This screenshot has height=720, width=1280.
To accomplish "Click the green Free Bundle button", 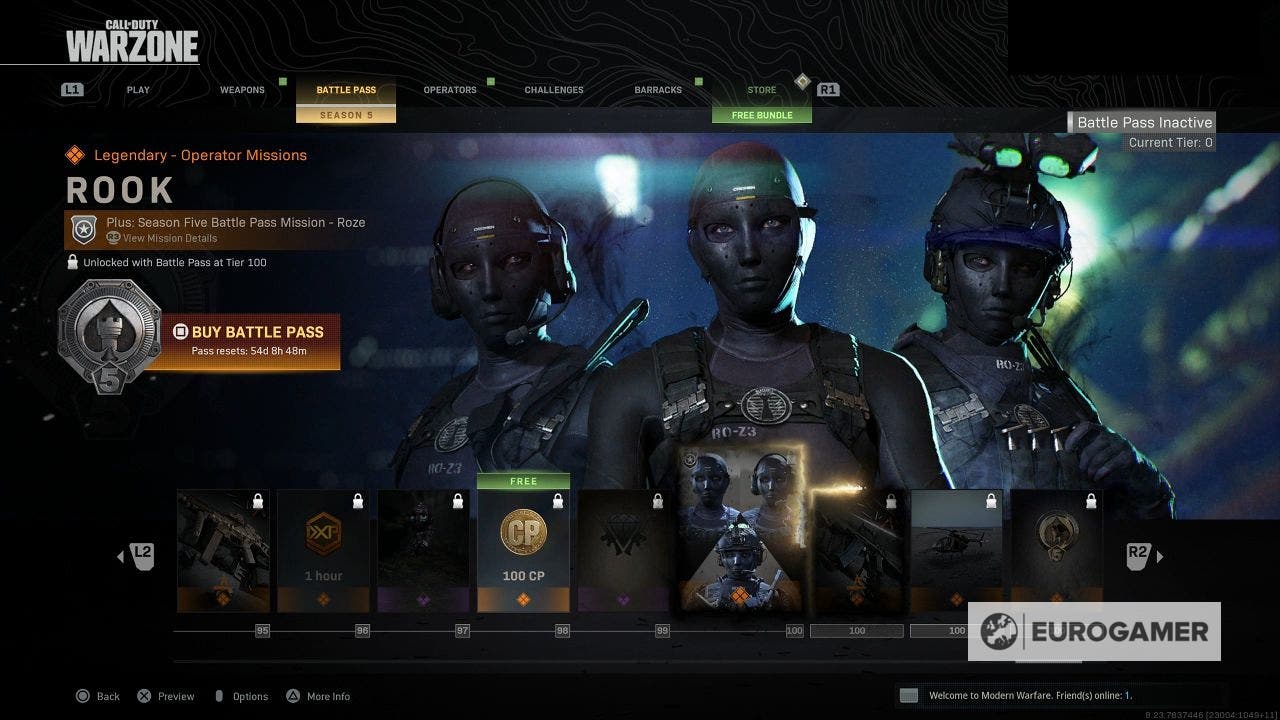I will tap(763, 114).
